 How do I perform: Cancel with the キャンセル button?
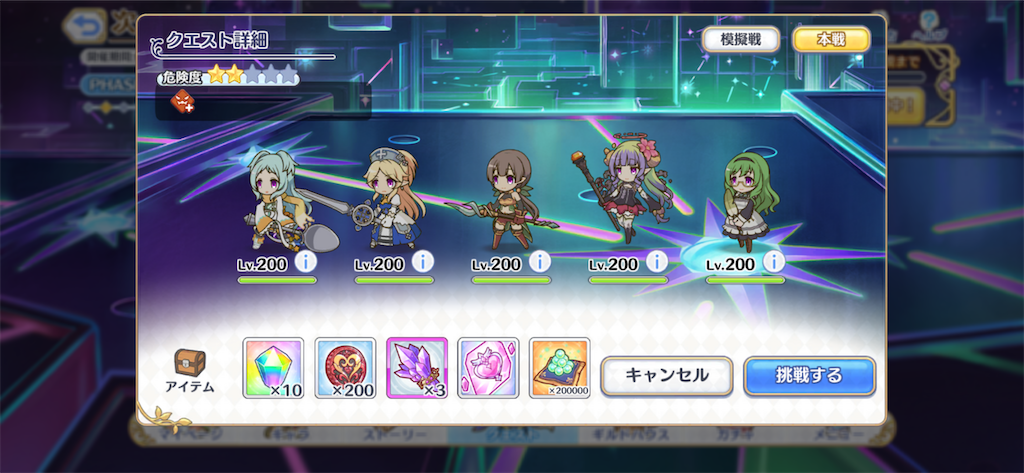click(666, 376)
